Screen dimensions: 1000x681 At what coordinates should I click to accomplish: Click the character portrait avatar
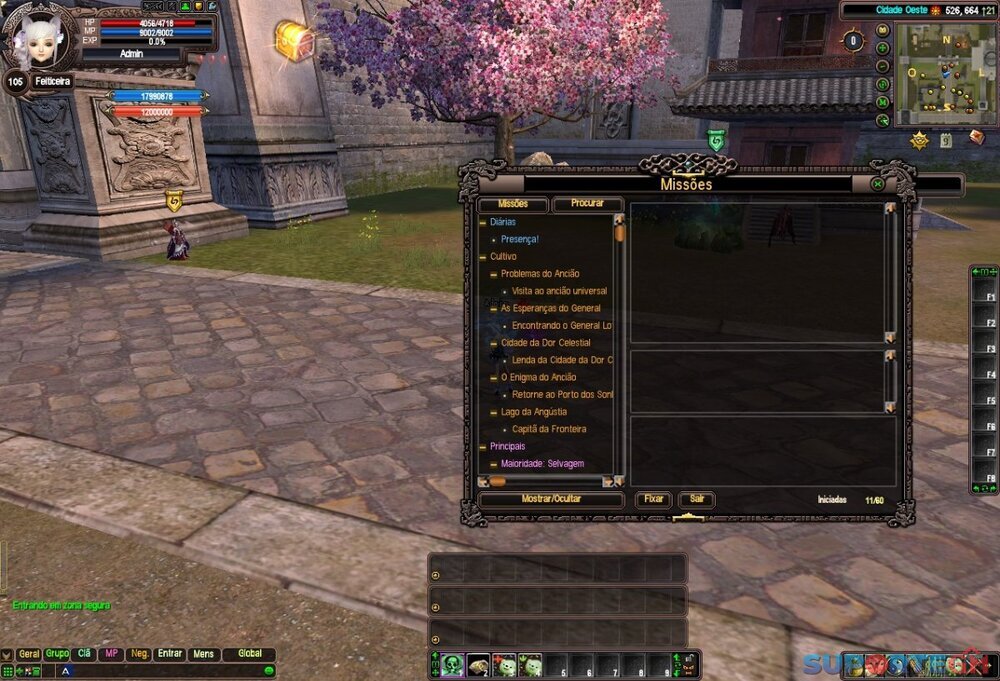coord(40,38)
